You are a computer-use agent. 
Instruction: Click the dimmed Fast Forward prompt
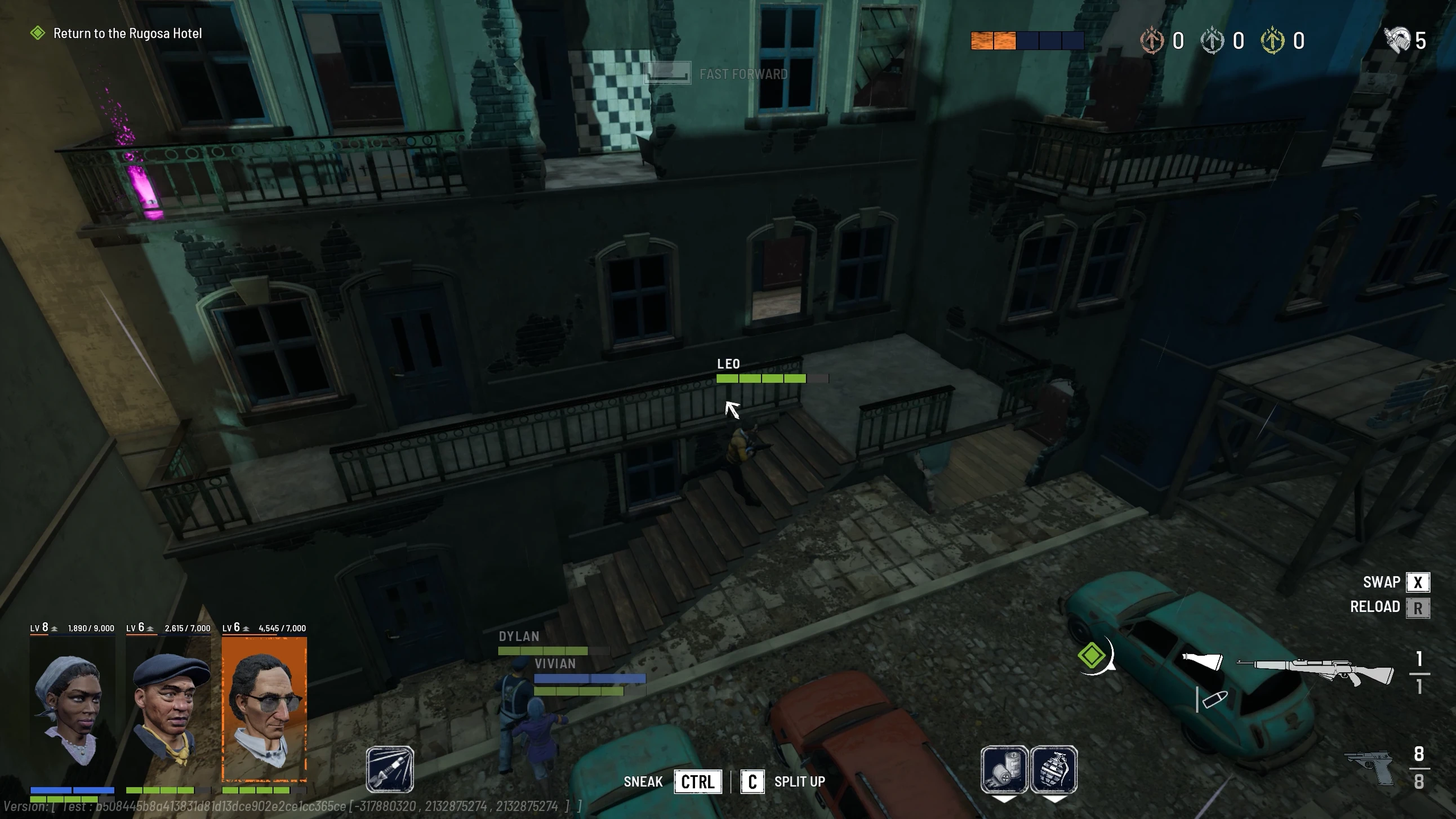point(743,74)
